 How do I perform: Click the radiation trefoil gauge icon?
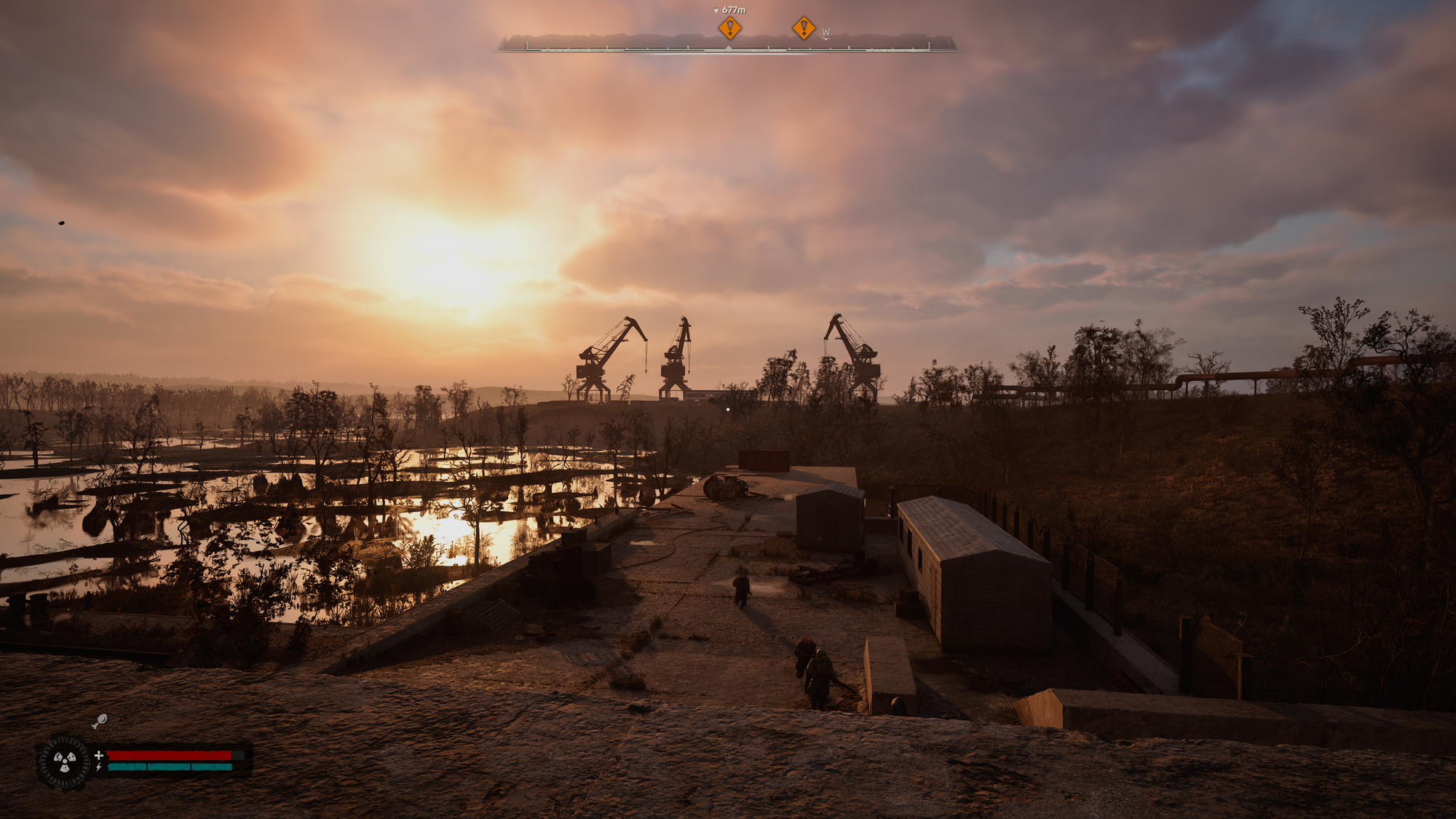(x=65, y=761)
